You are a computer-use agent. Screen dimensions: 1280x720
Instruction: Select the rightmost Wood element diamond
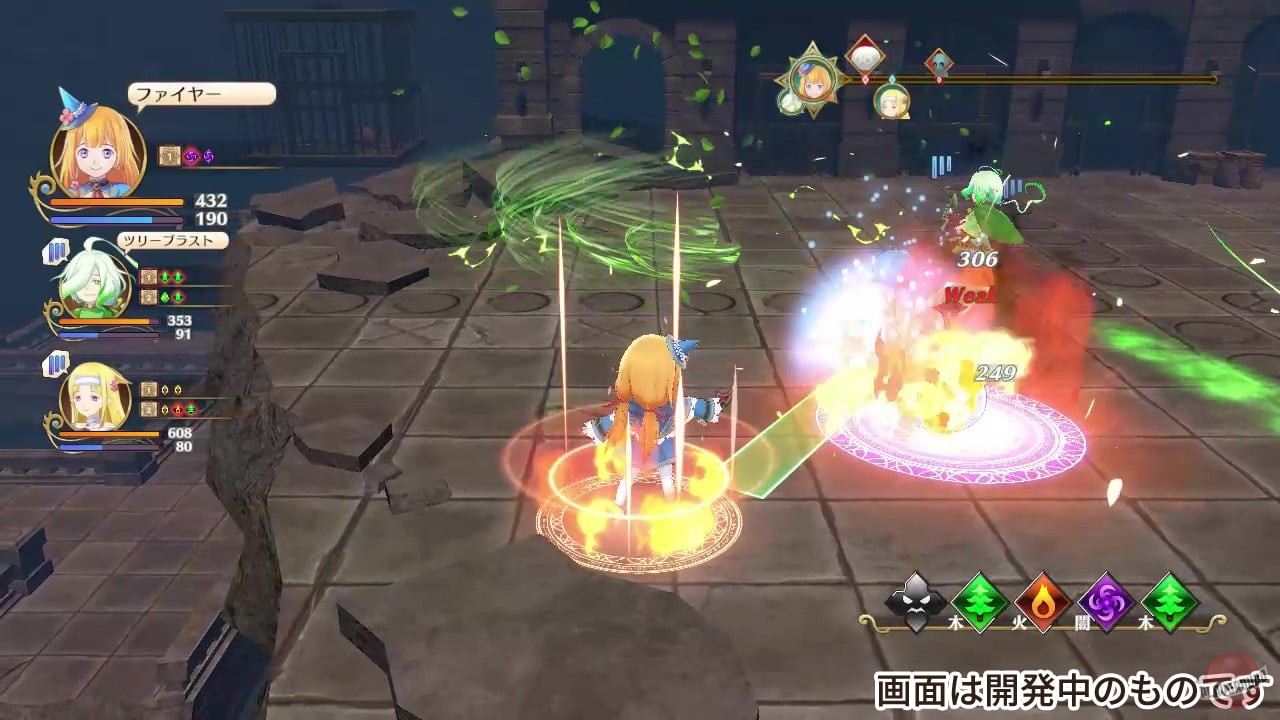pyautogui.click(x=1168, y=604)
